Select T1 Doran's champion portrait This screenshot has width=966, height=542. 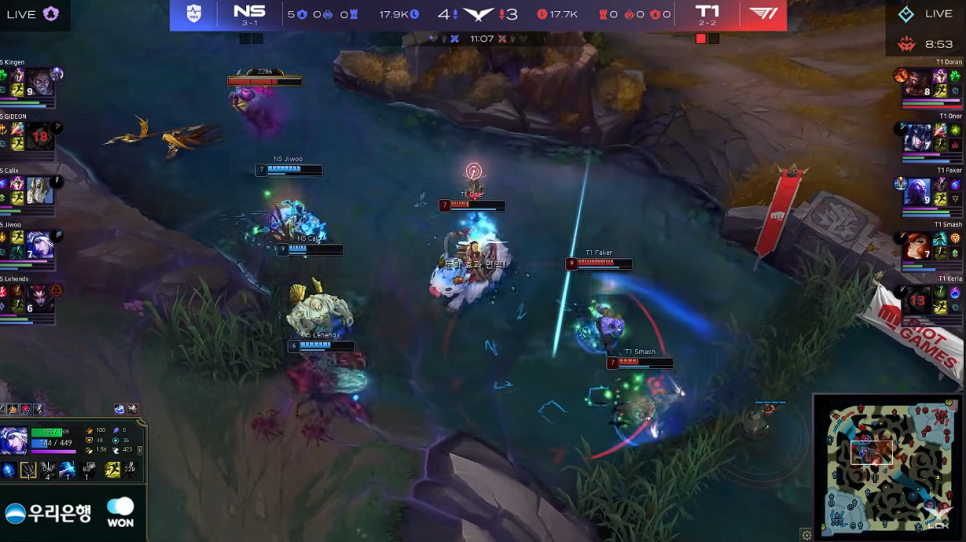[918, 83]
